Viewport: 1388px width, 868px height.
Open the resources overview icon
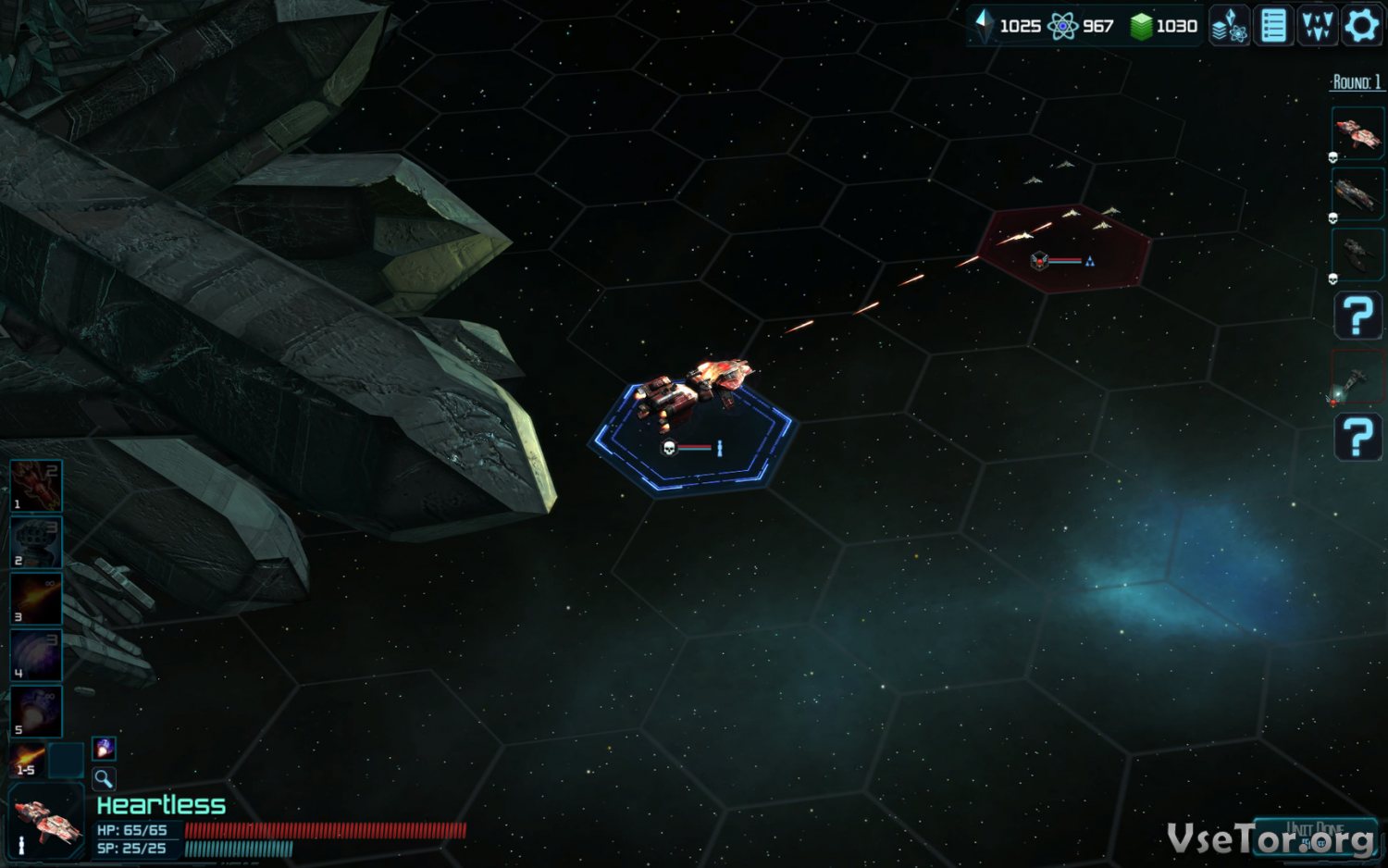pos(1230,26)
